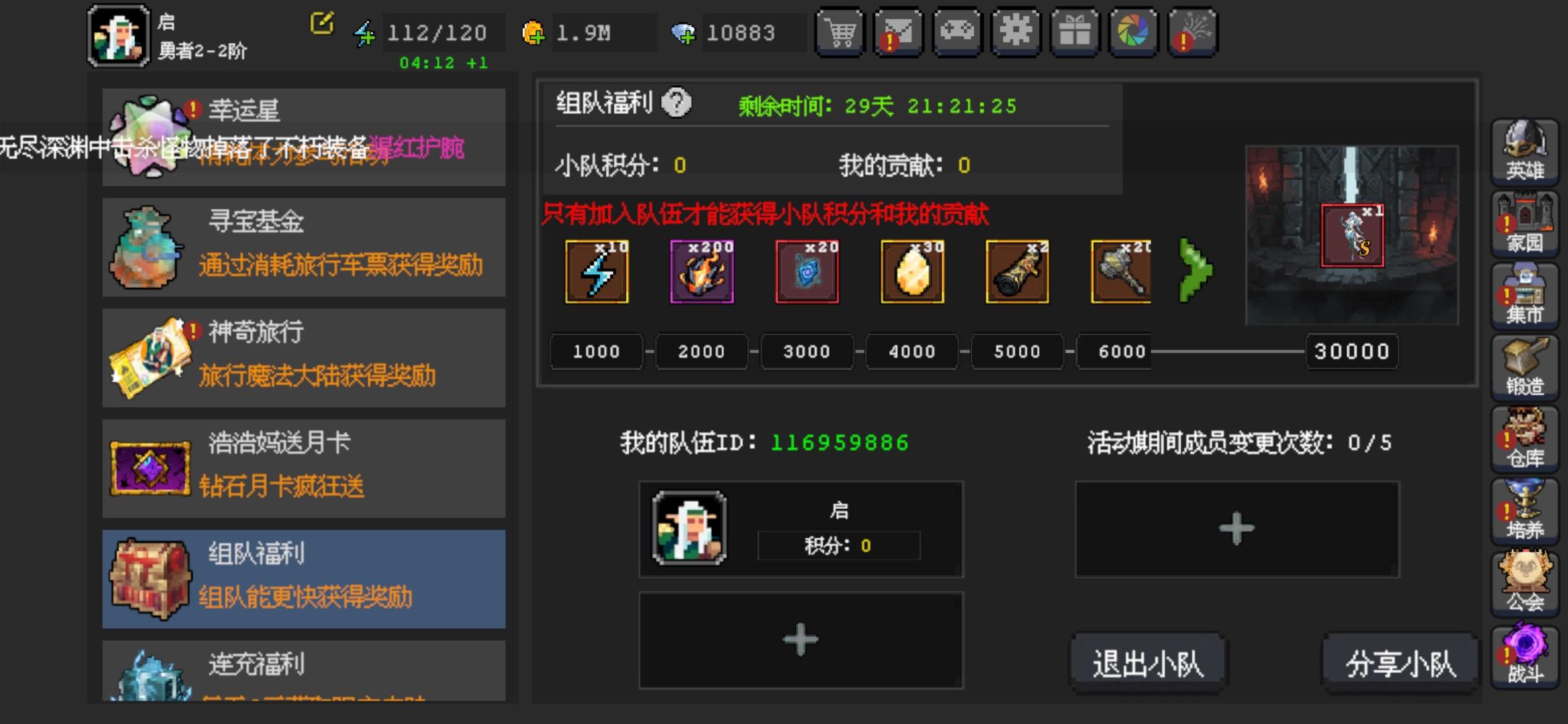Open the fireworks announcement icon

[1192, 33]
